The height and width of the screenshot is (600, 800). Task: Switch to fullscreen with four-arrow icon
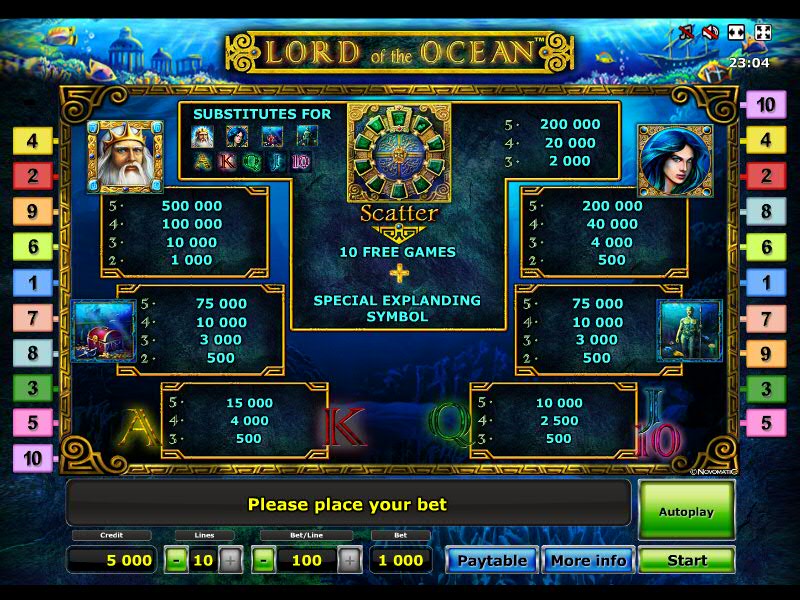[762, 32]
